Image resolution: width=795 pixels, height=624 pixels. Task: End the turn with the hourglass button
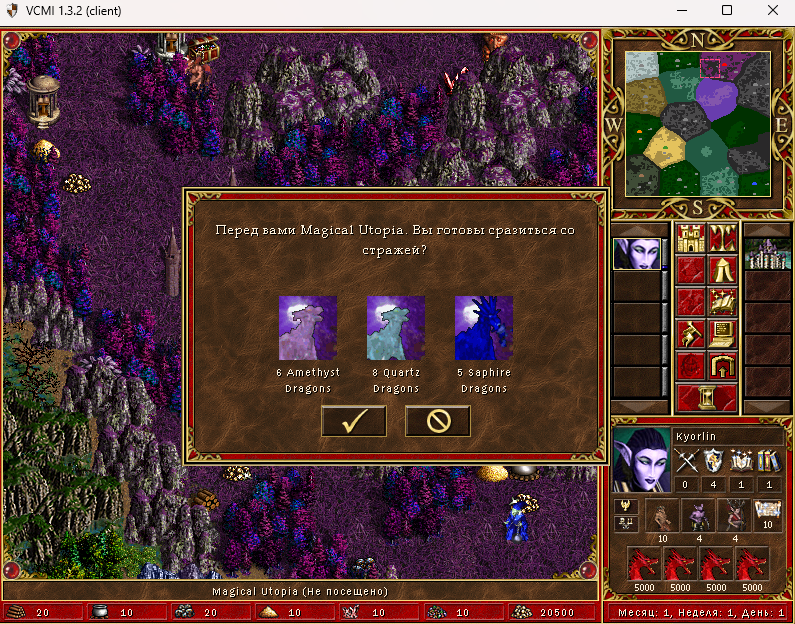(706, 396)
